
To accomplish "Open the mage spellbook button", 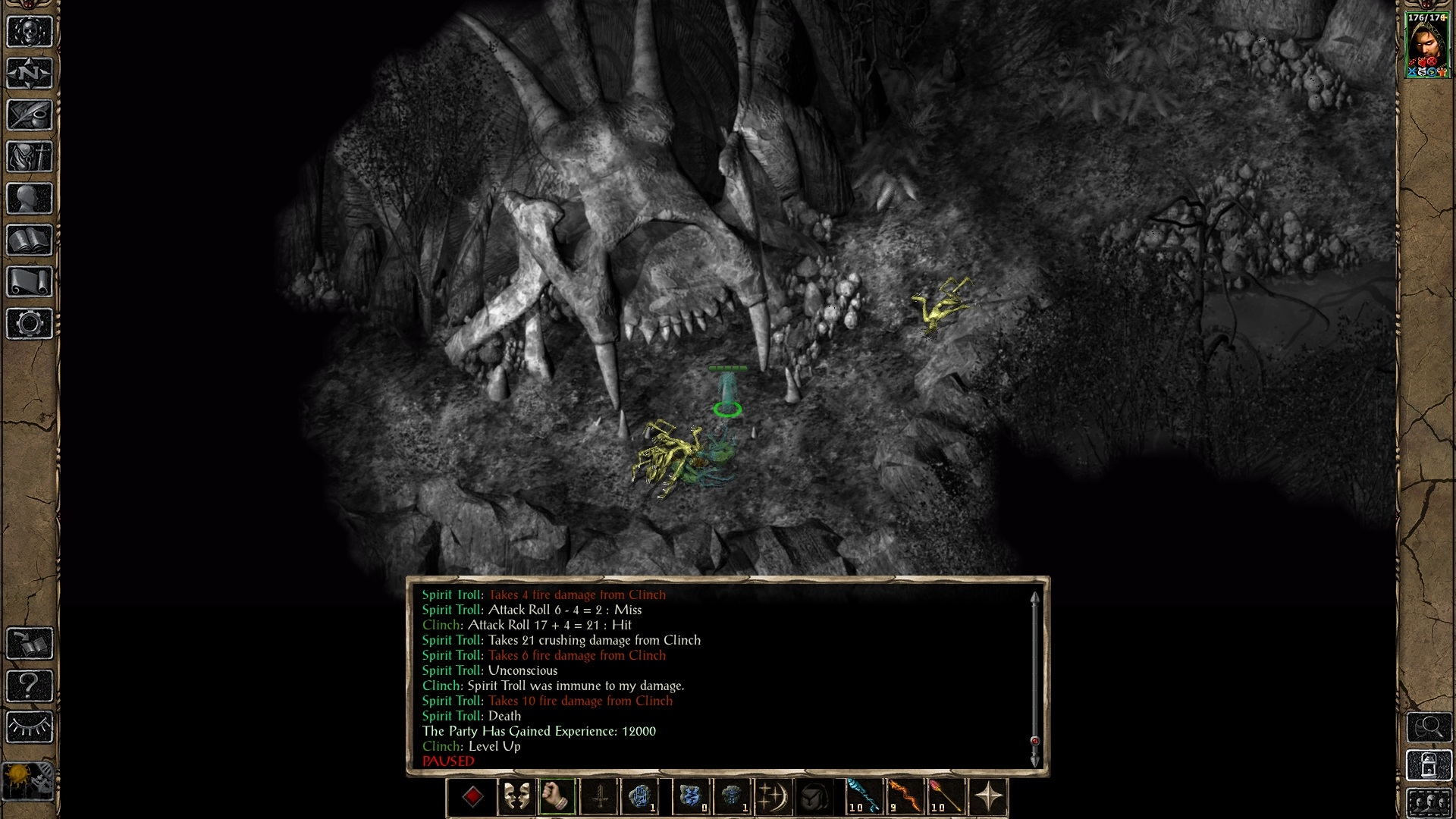I will coord(30,240).
